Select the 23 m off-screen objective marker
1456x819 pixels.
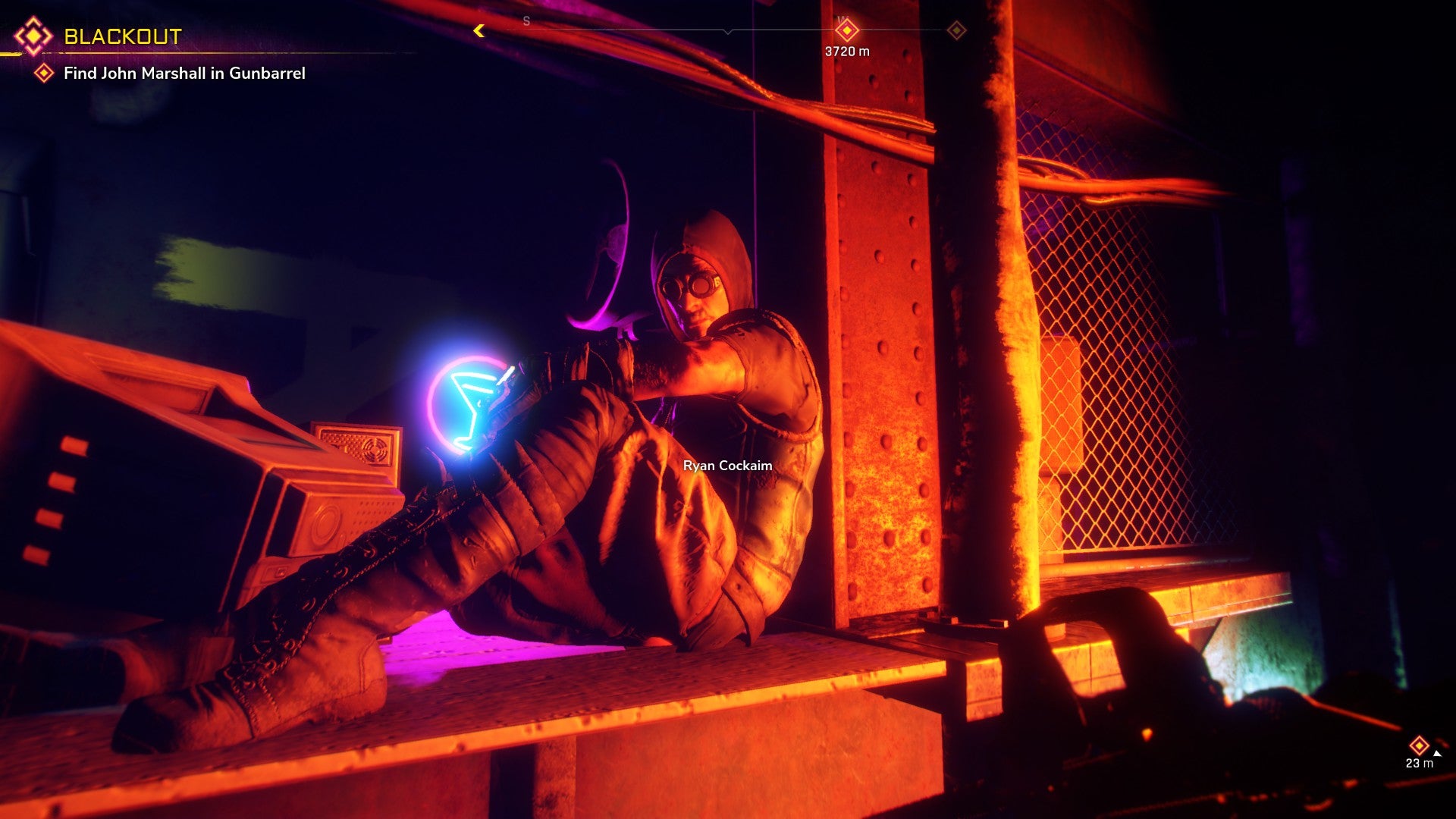(1419, 745)
